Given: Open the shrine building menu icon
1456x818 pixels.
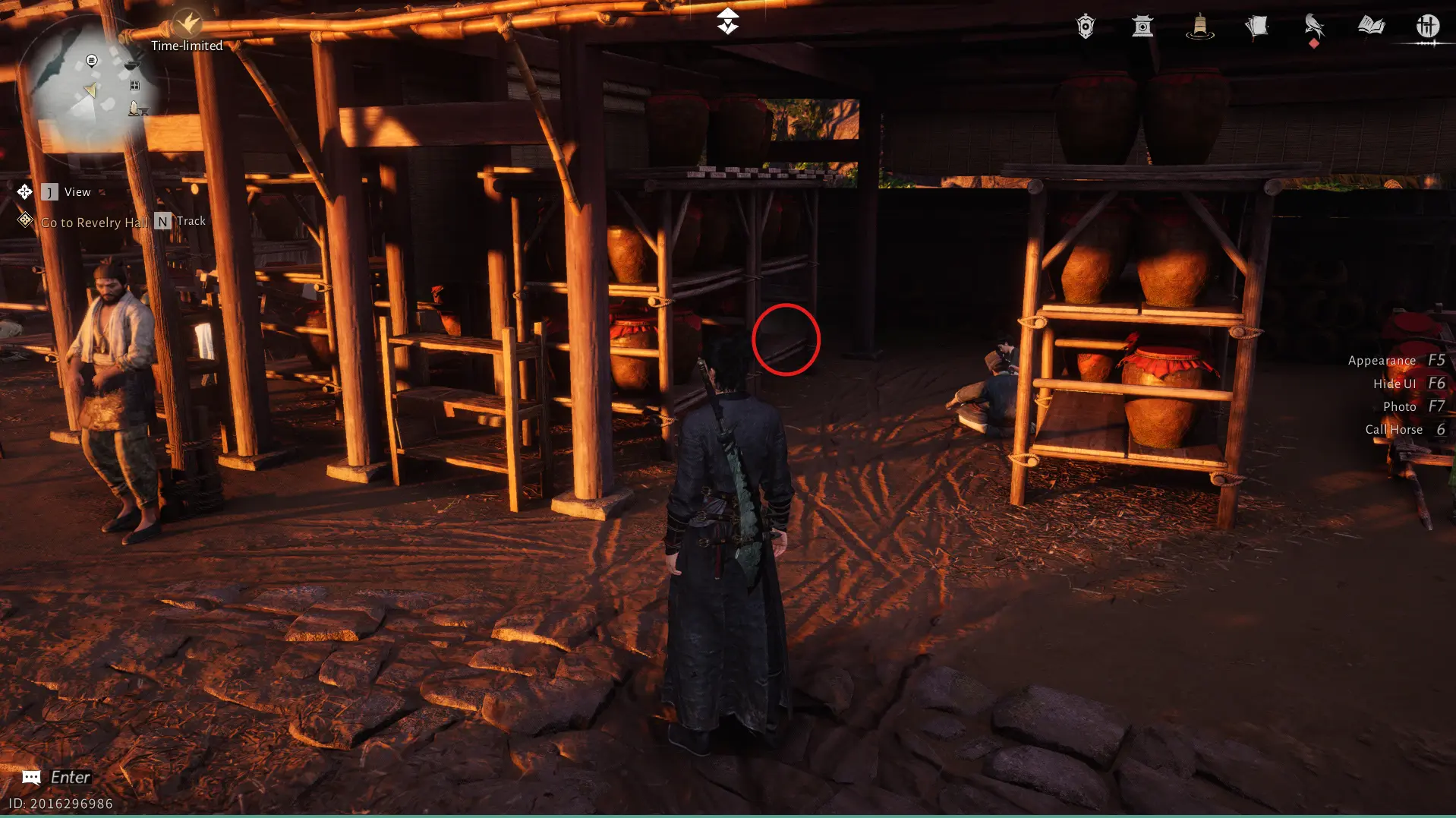Looking at the screenshot, I should click(x=1142, y=27).
